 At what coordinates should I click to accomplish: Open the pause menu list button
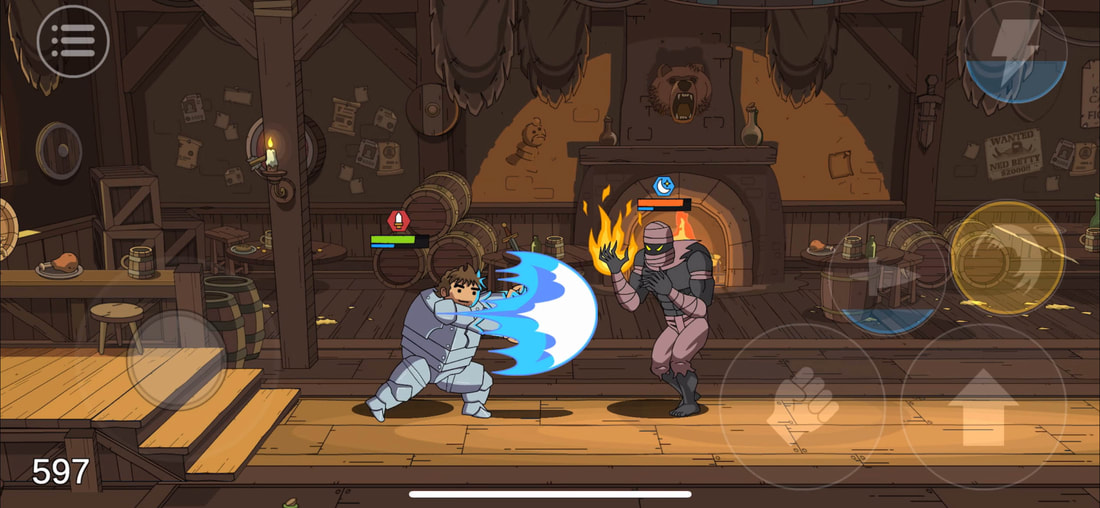tap(73, 42)
